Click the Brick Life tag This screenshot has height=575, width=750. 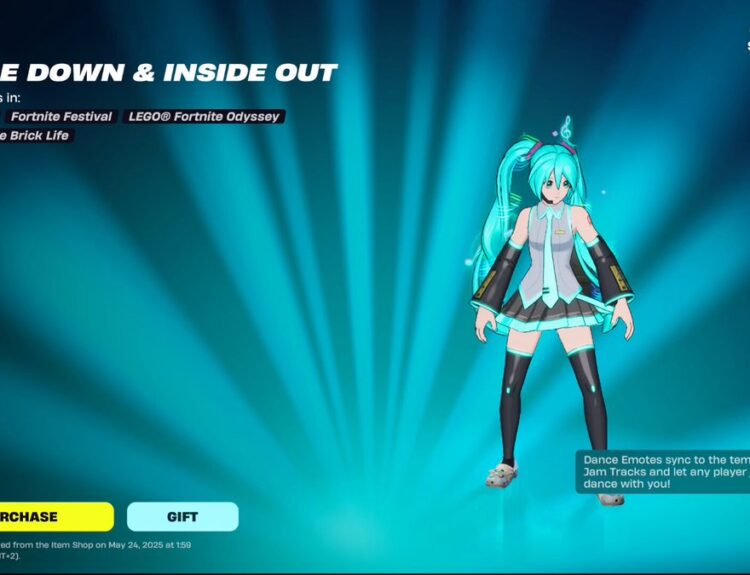(x=37, y=136)
